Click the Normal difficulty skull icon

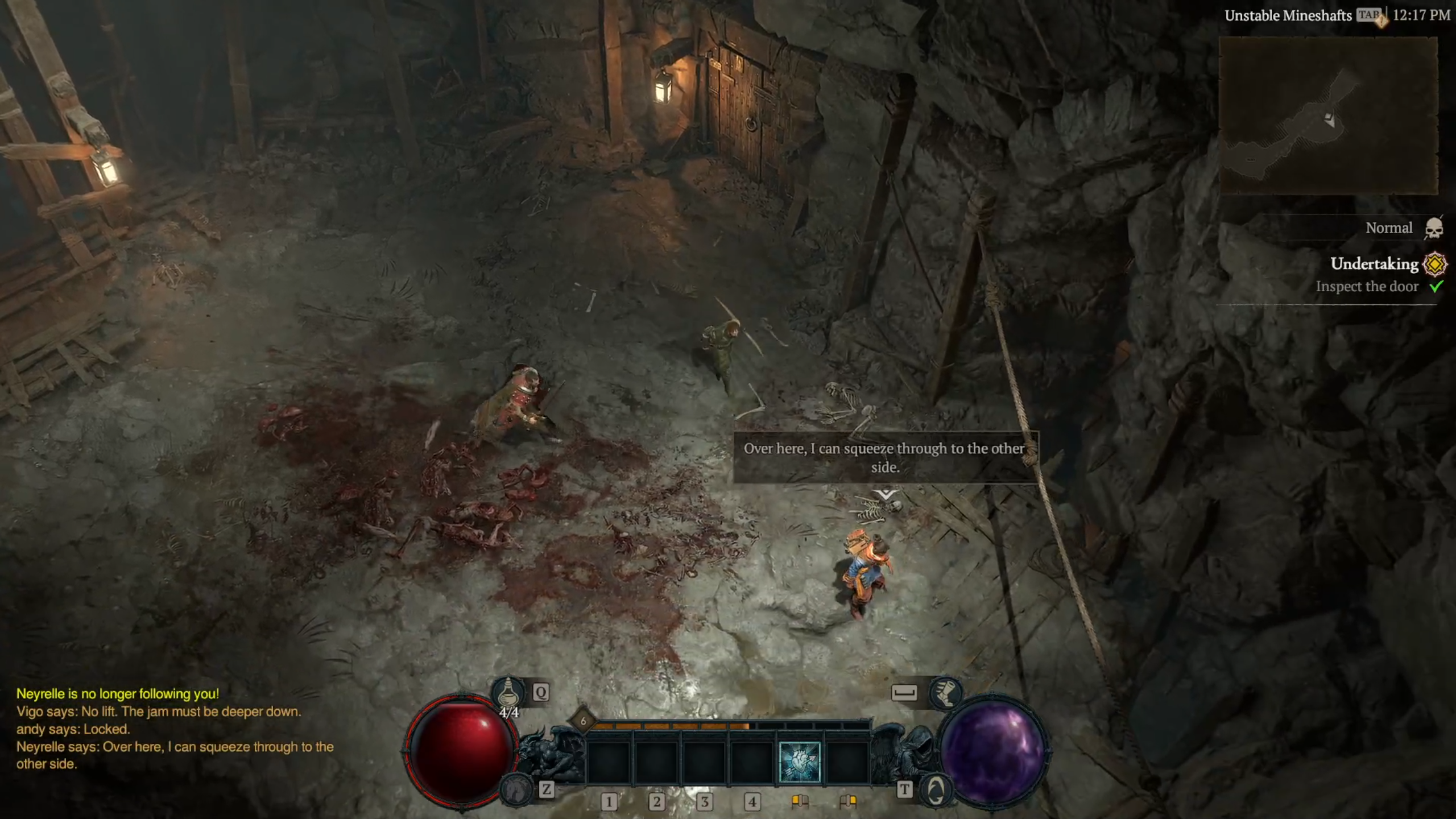tap(1434, 228)
